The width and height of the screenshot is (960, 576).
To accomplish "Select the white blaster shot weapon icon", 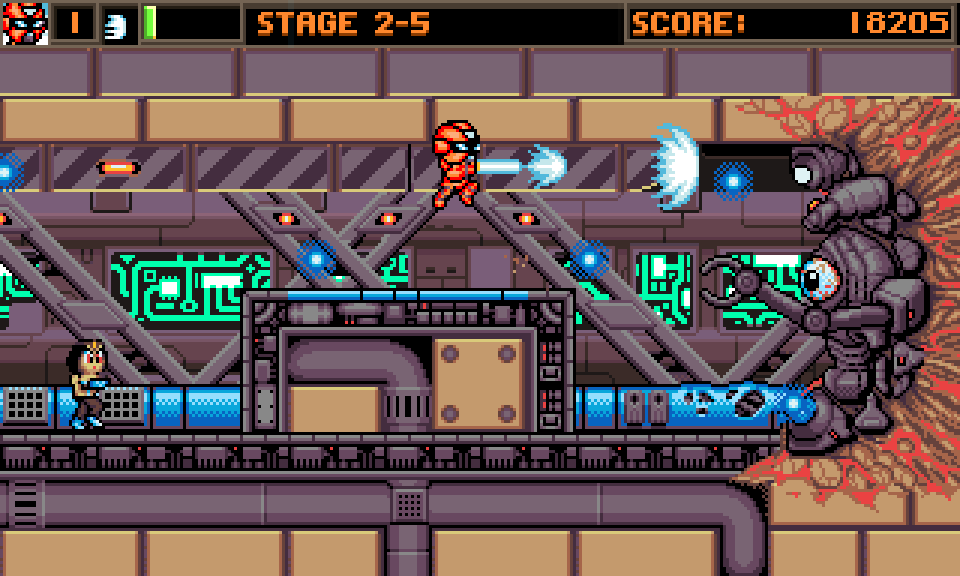I will (118, 25).
